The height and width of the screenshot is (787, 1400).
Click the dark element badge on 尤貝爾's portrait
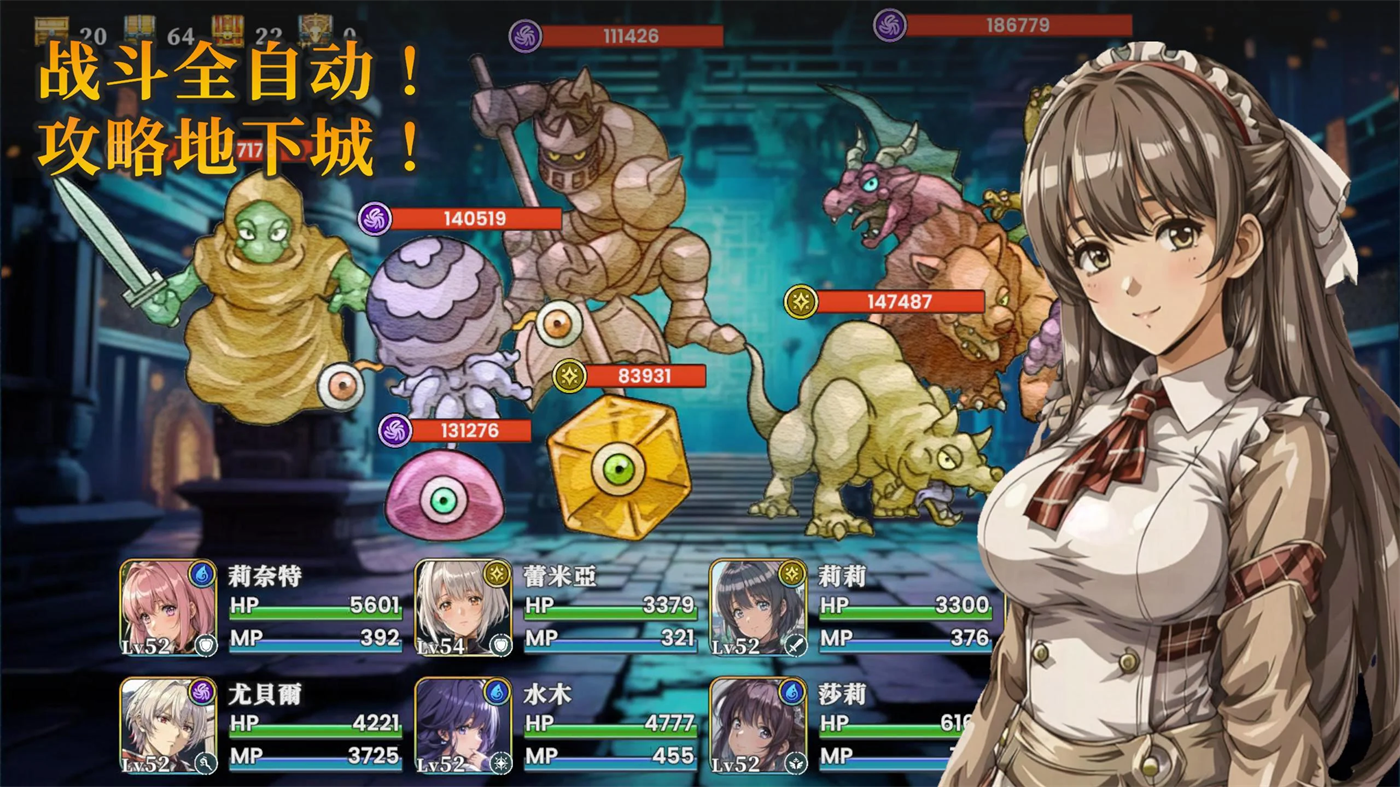[x=201, y=693]
